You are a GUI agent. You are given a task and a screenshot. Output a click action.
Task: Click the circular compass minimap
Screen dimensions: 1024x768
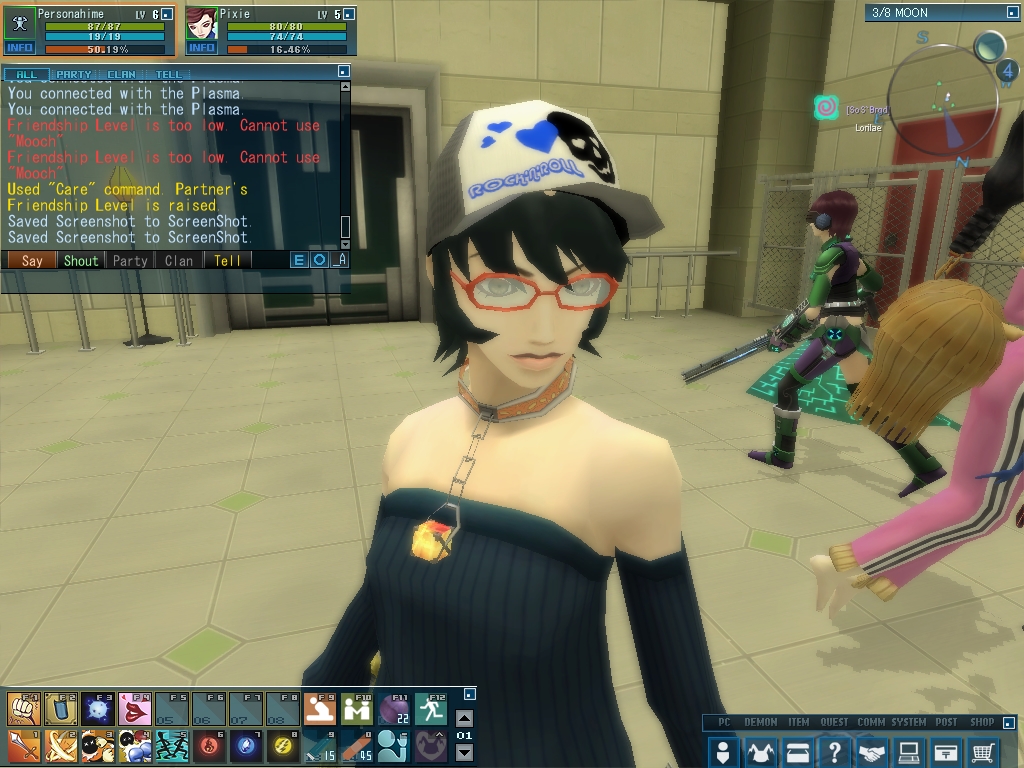(945, 100)
